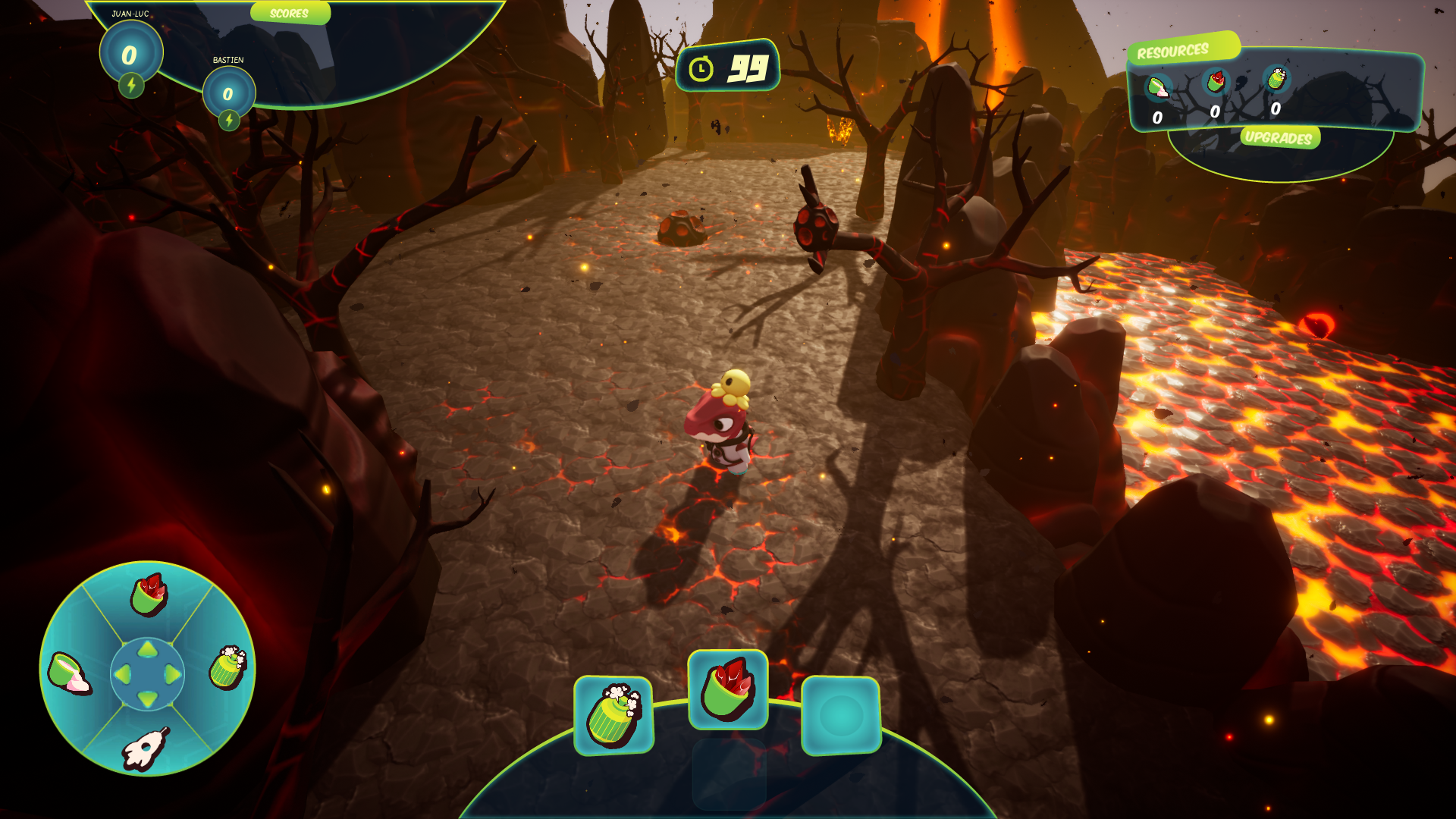Select the empty teal slot in the bottom hotbar
The image size is (1456, 819).
841,715
